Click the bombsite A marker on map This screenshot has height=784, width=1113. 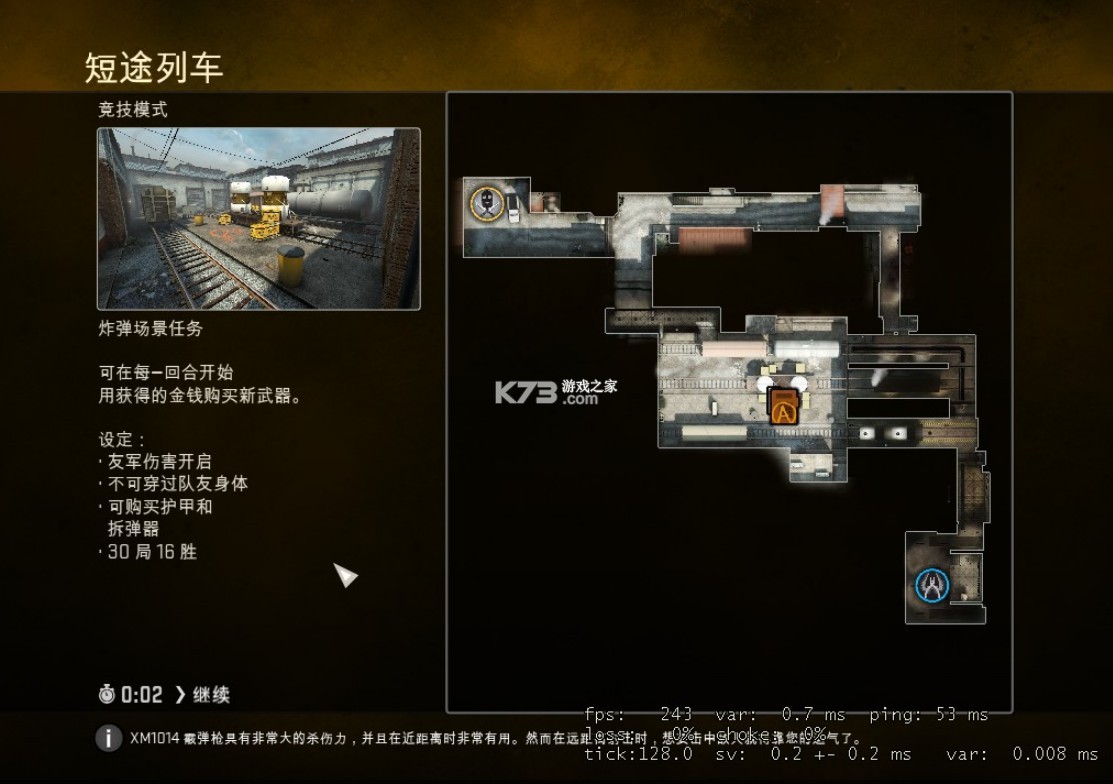[783, 405]
